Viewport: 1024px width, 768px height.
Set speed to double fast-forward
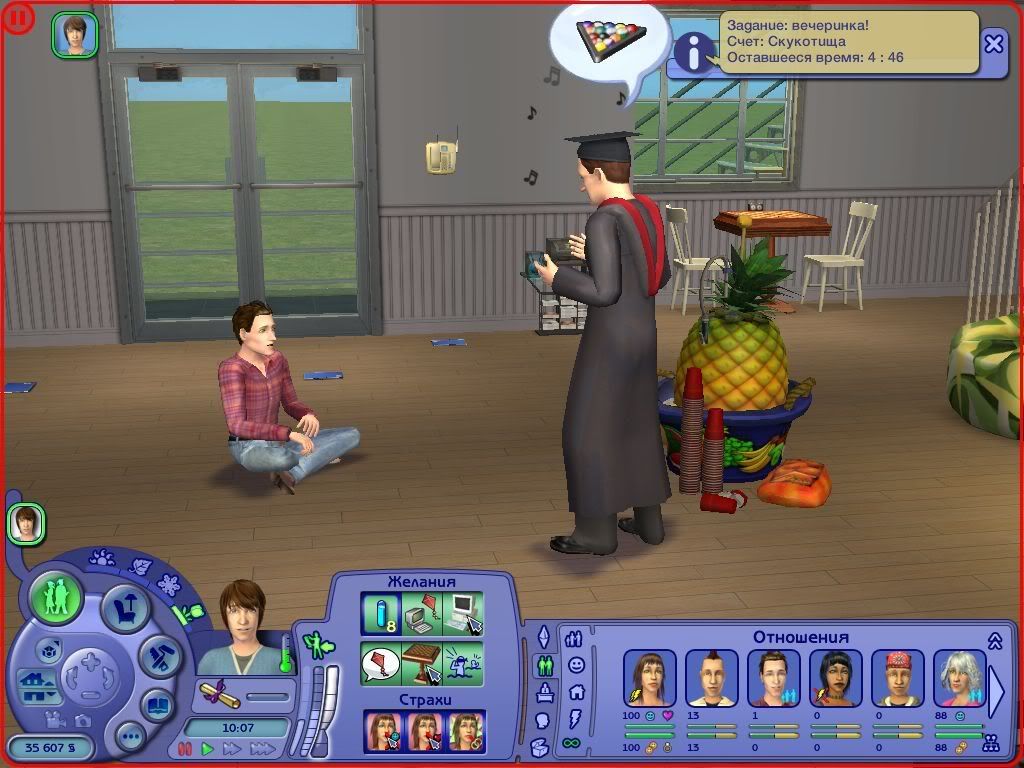232,748
